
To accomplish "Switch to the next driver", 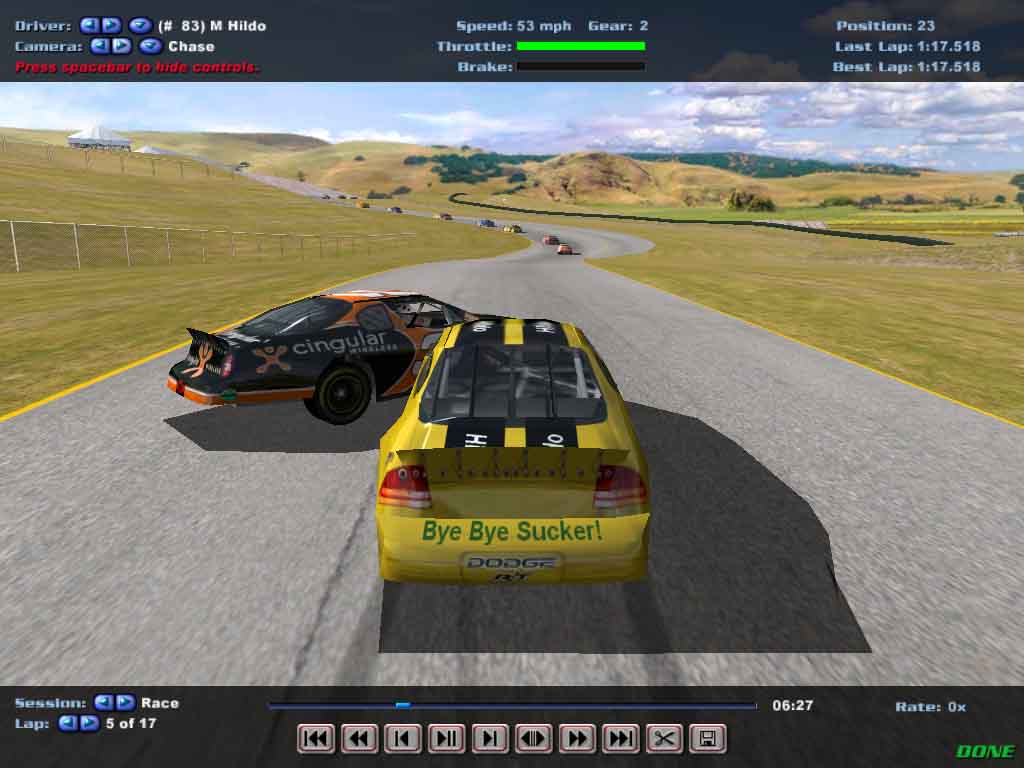I will click(111, 25).
